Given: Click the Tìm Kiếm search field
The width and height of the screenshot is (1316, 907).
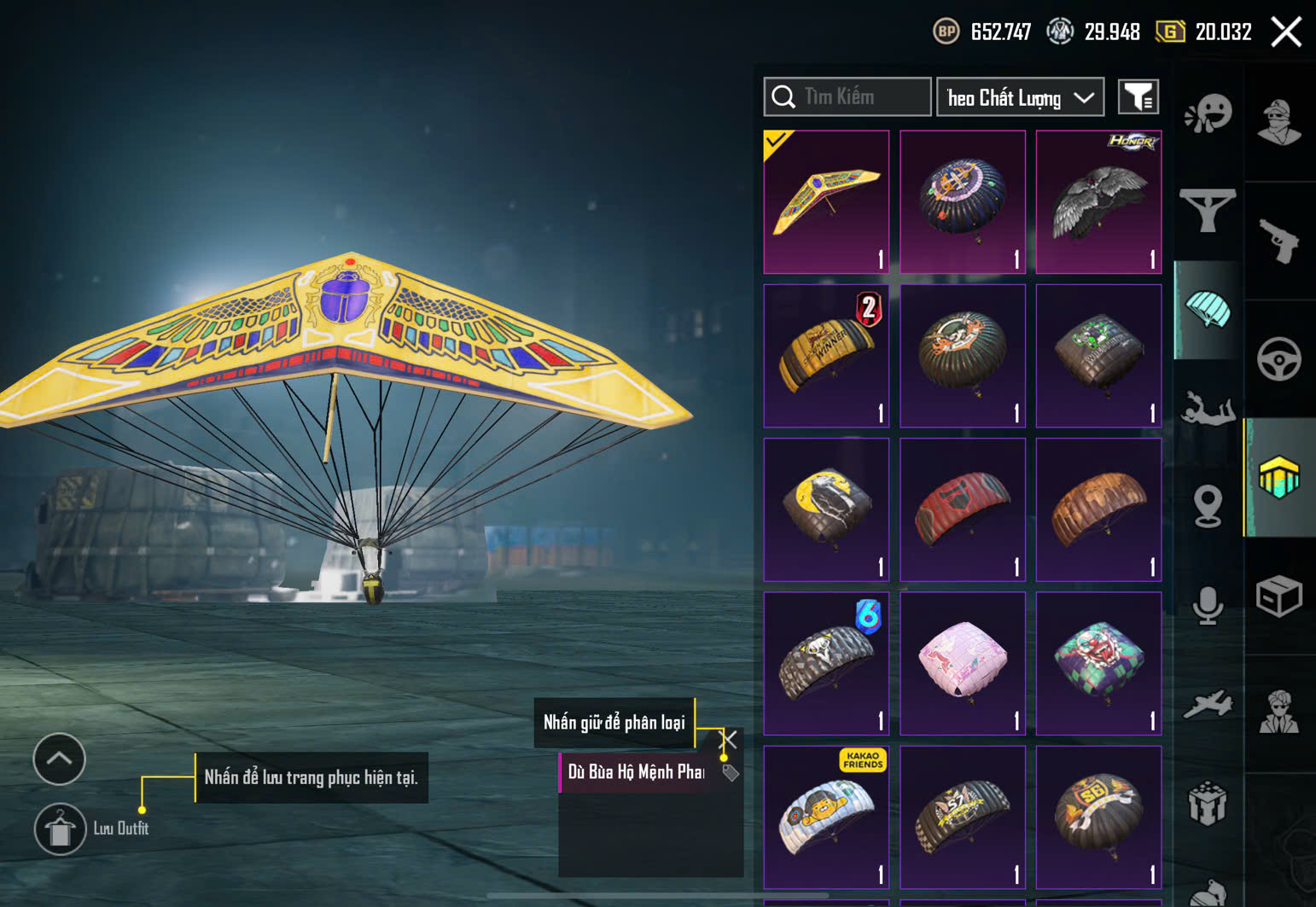Looking at the screenshot, I should click(x=862, y=97).
